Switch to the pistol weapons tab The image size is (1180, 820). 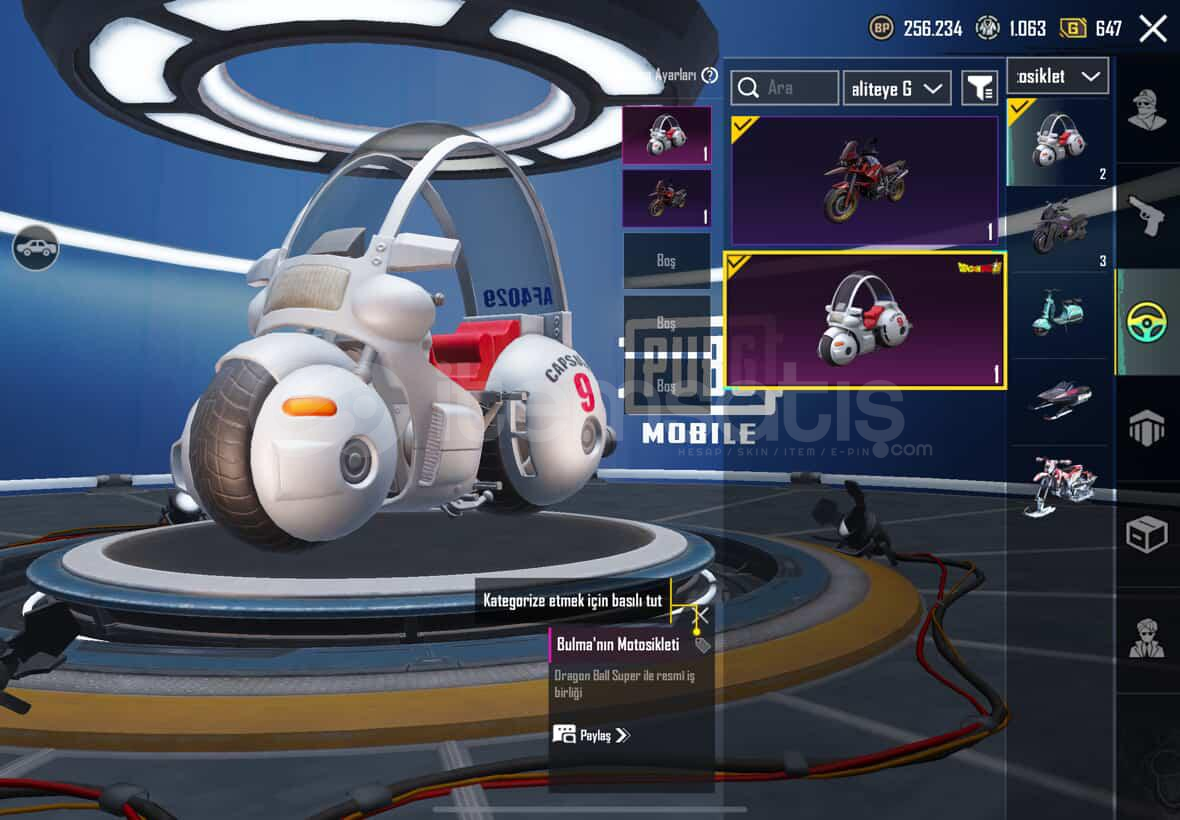(x=1147, y=215)
